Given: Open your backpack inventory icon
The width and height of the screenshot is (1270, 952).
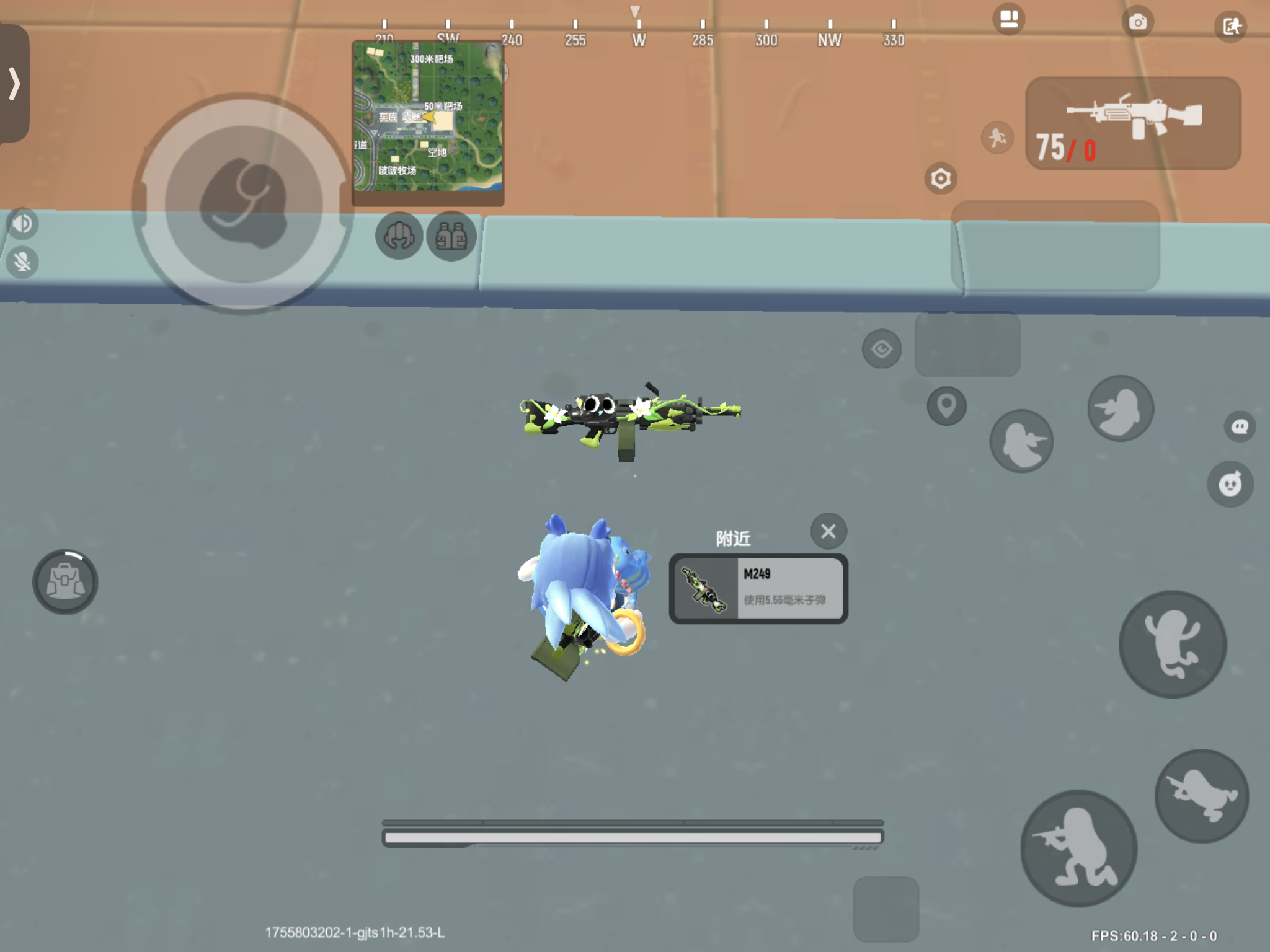Looking at the screenshot, I should click(65, 581).
